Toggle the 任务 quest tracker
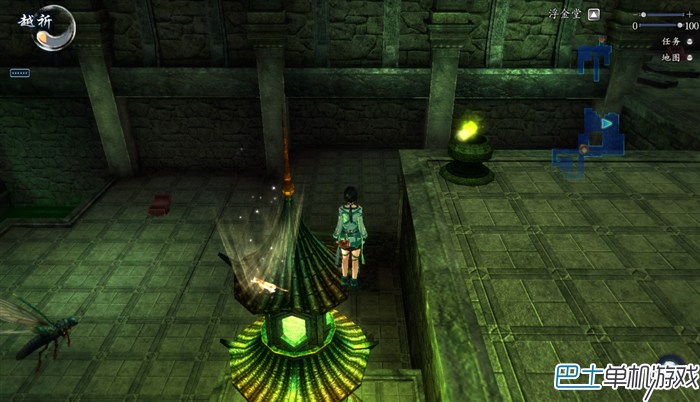Screen dimensions: 700x402 pyautogui.click(x=688, y=42)
